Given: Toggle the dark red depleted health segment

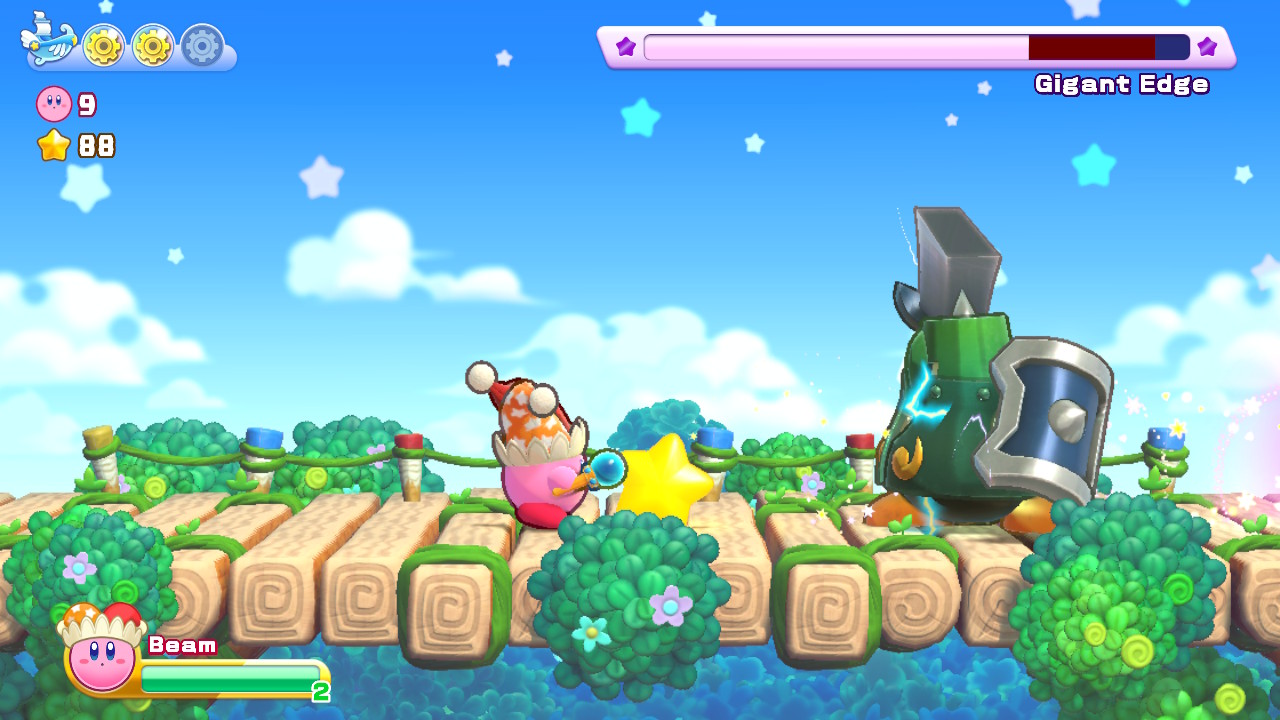Looking at the screenshot, I should point(1090,46).
